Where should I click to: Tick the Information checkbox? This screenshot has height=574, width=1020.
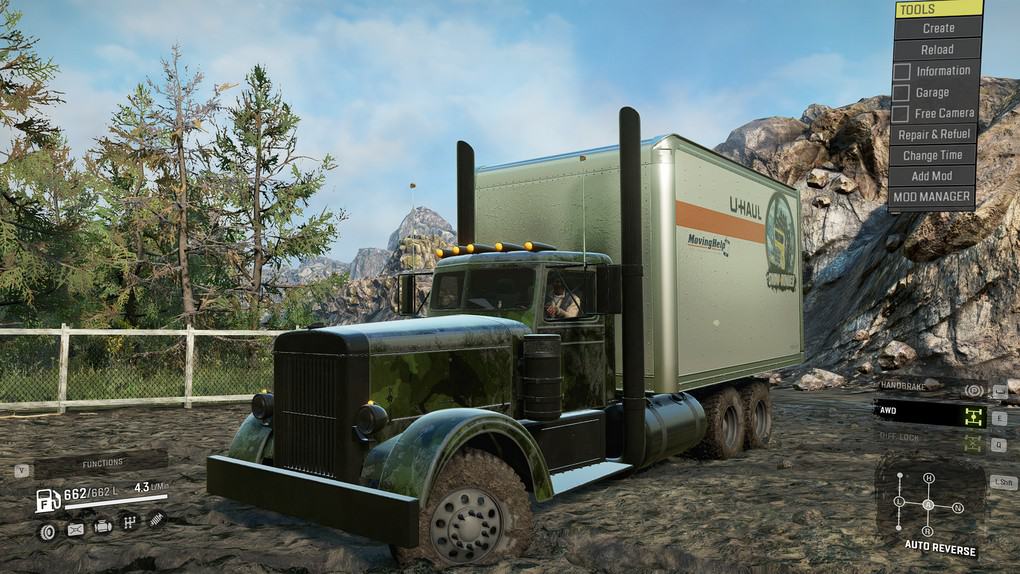pyautogui.click(x=902, y=71)
